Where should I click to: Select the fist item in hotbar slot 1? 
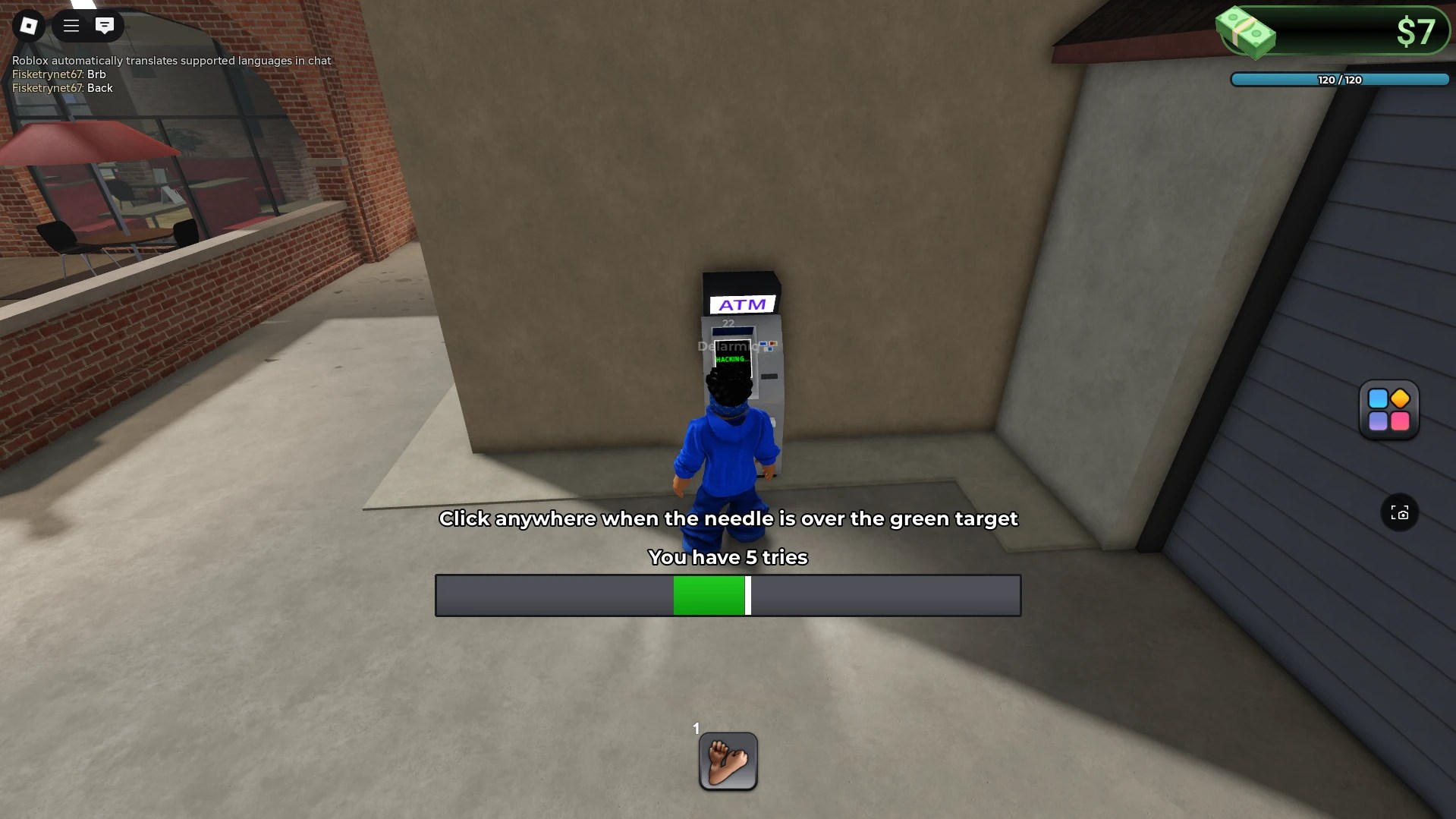coord(727,761)
